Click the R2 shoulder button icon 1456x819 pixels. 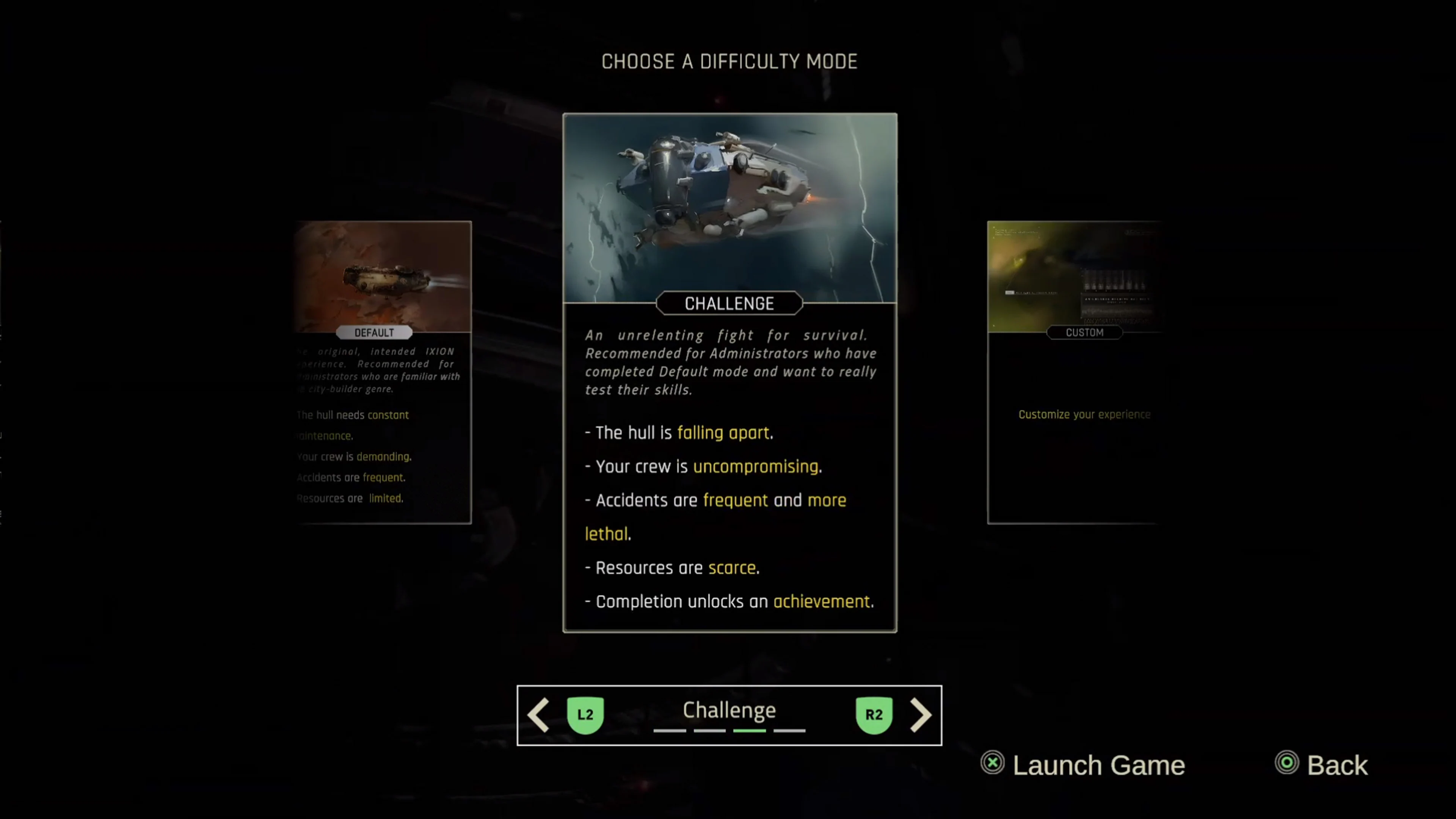874,714
